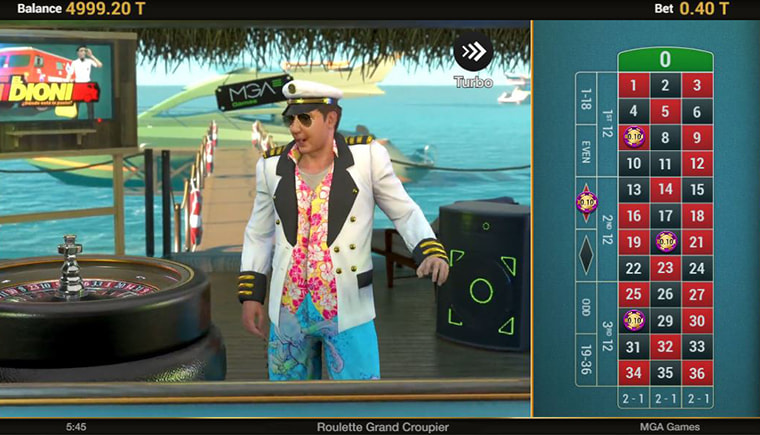Bet on the 2-1 column under 36
The width and height of the screenshot is (760, 435).
697,399
